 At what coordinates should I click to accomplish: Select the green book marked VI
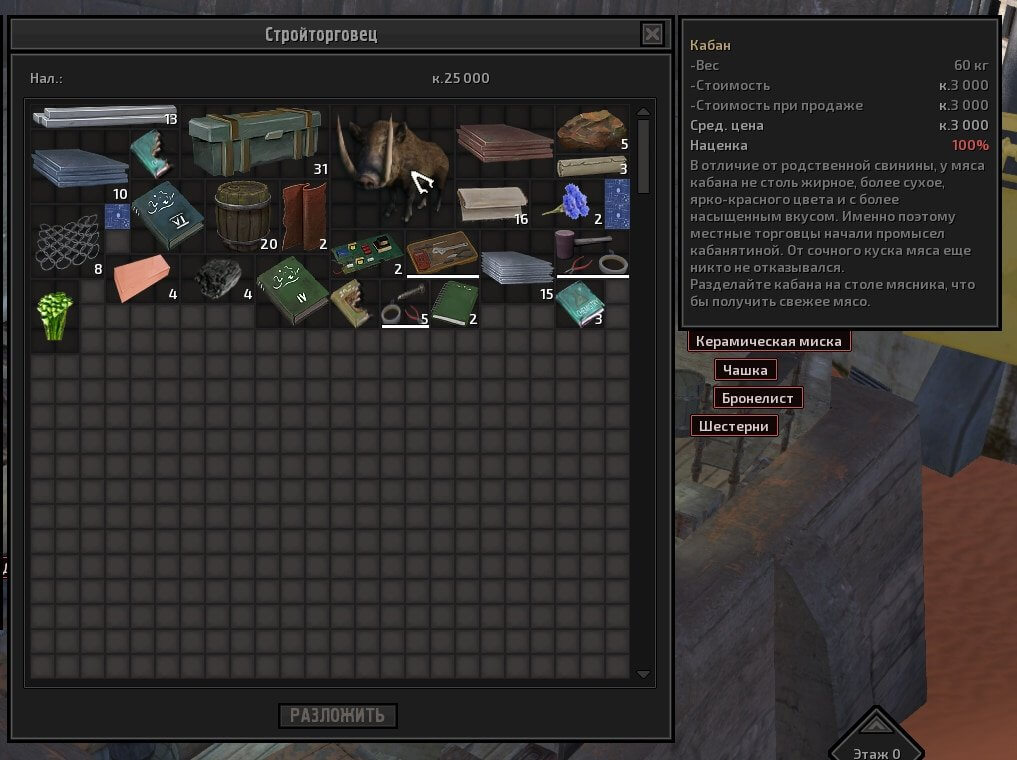point(166,217)
